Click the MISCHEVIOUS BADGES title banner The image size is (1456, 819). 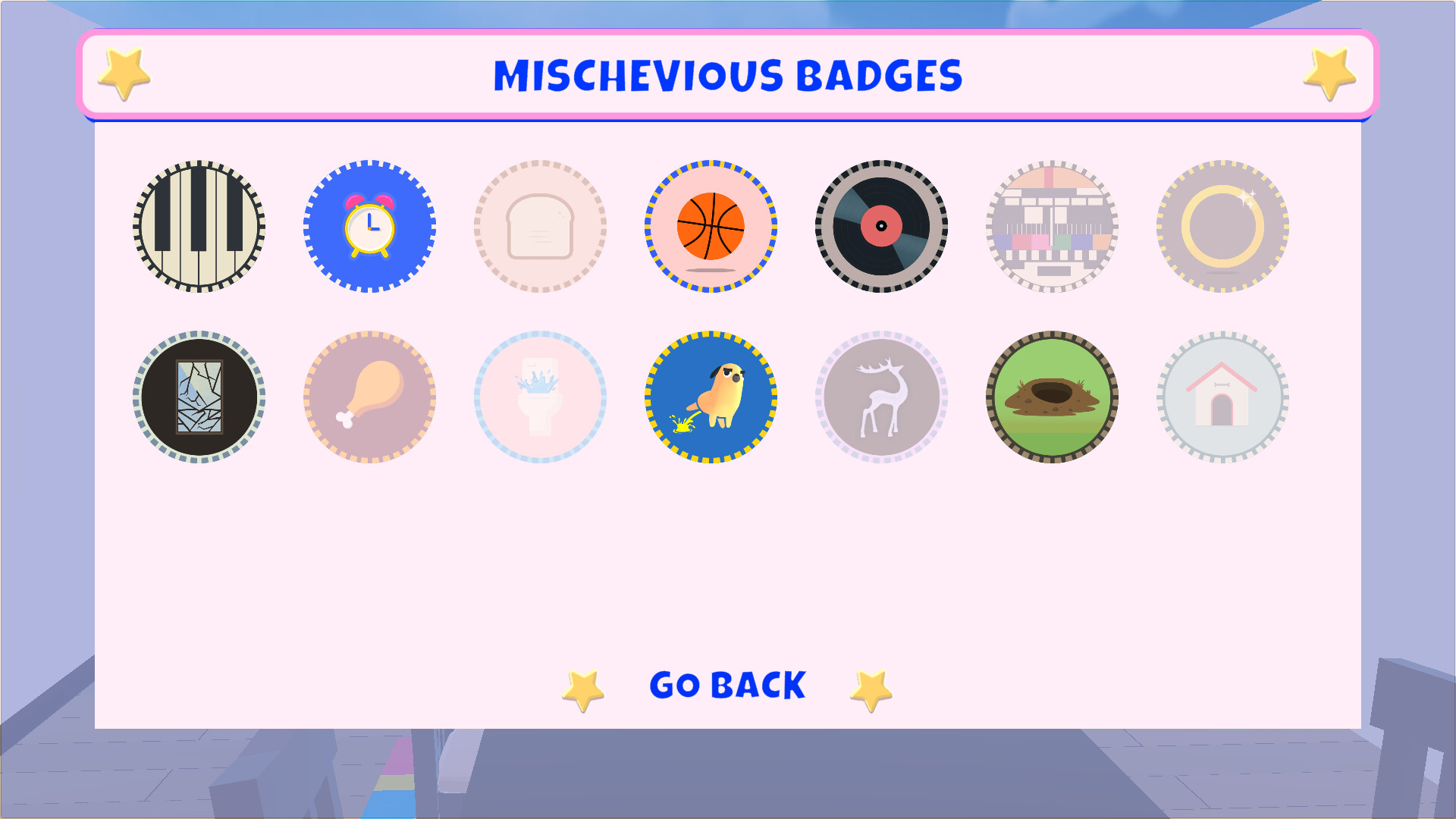pos(728,74)
